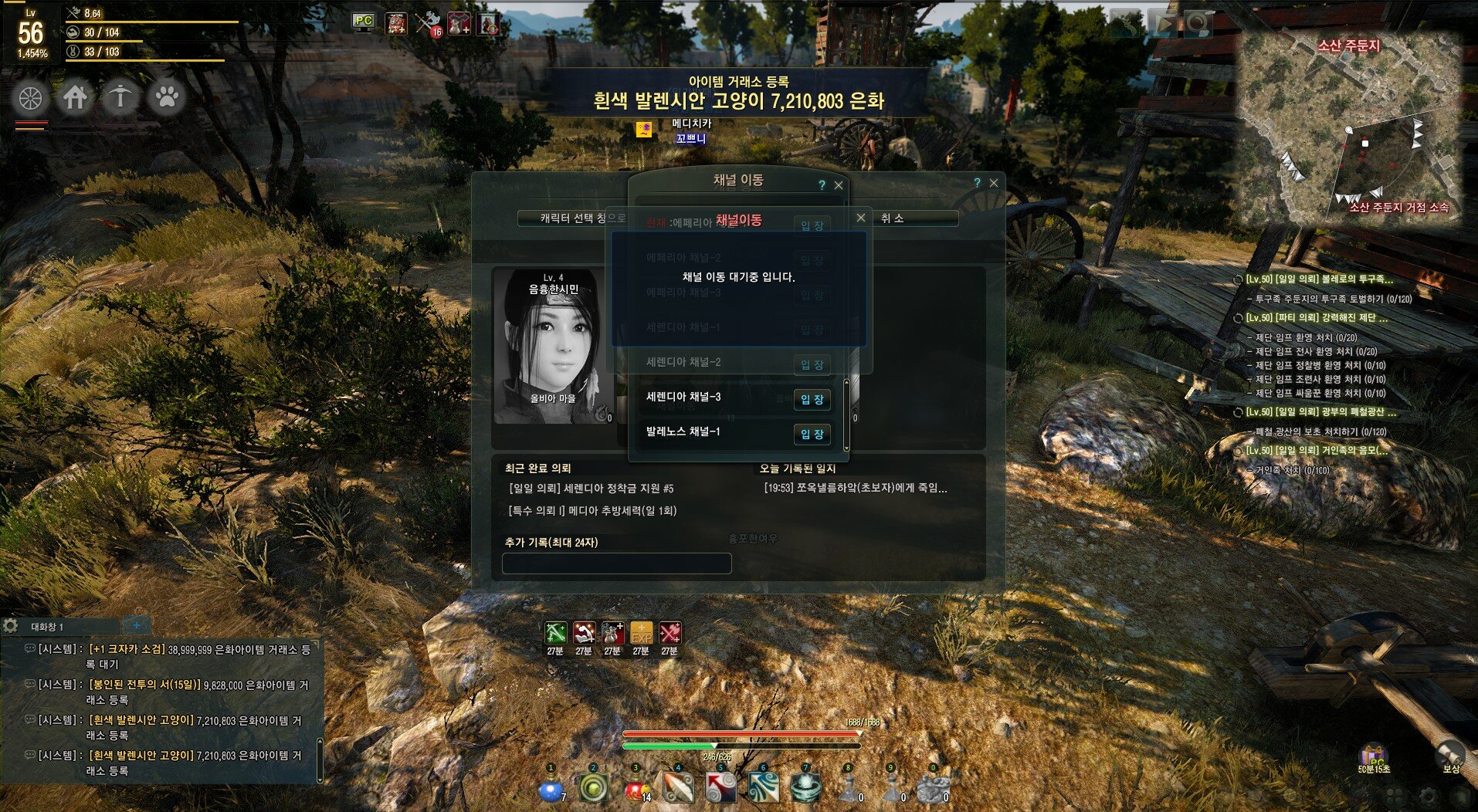
Task: Click the green PC room buff icon
Action: point(363,22)
